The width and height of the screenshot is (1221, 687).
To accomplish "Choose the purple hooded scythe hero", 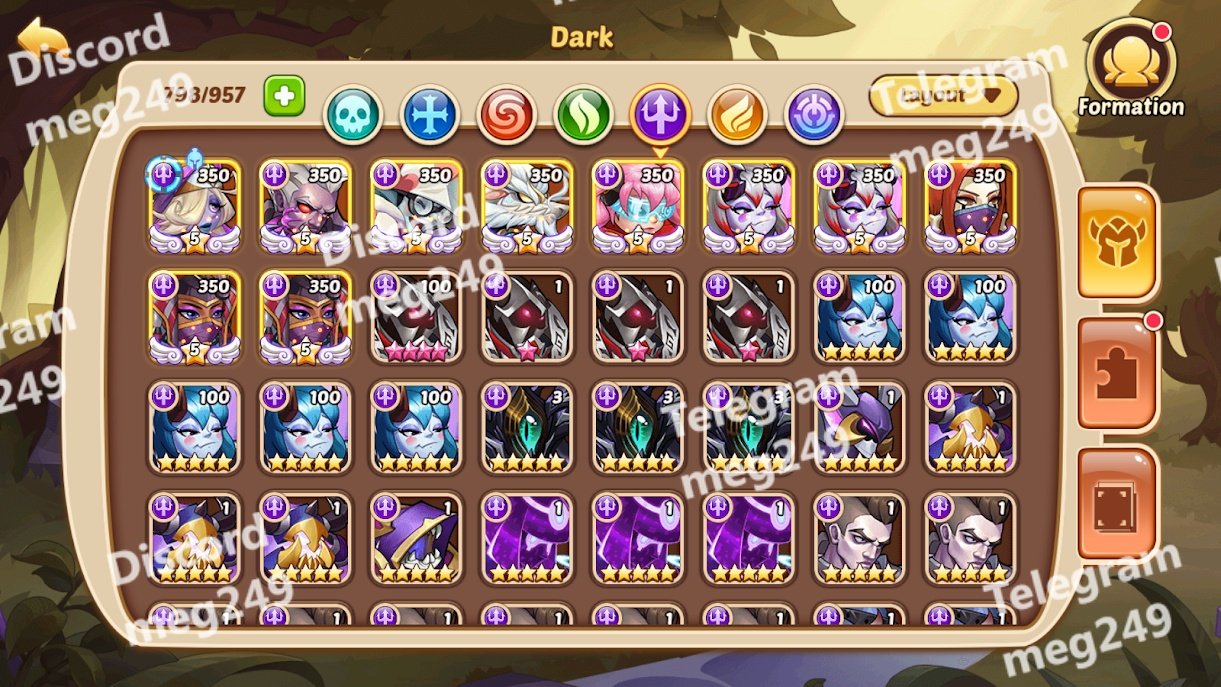I will pyautogui.click(x=416, y=539).
